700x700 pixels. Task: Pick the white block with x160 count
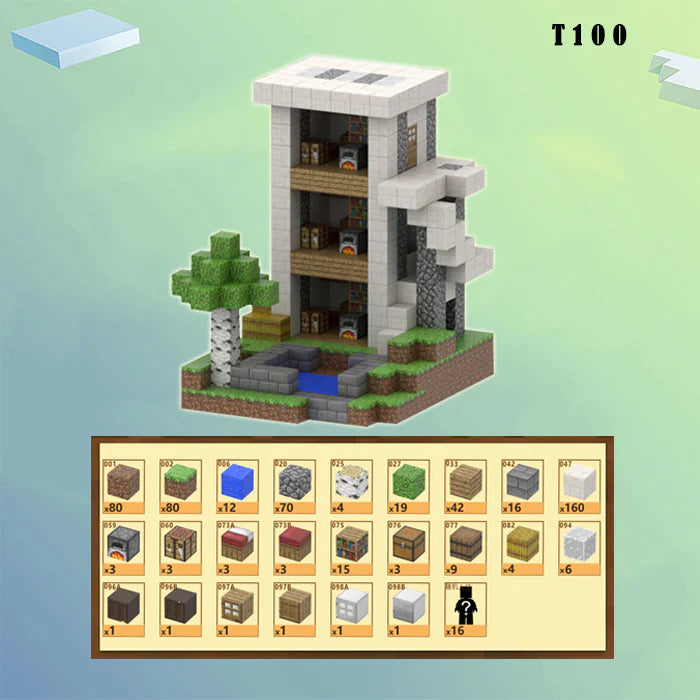(578, 484)
